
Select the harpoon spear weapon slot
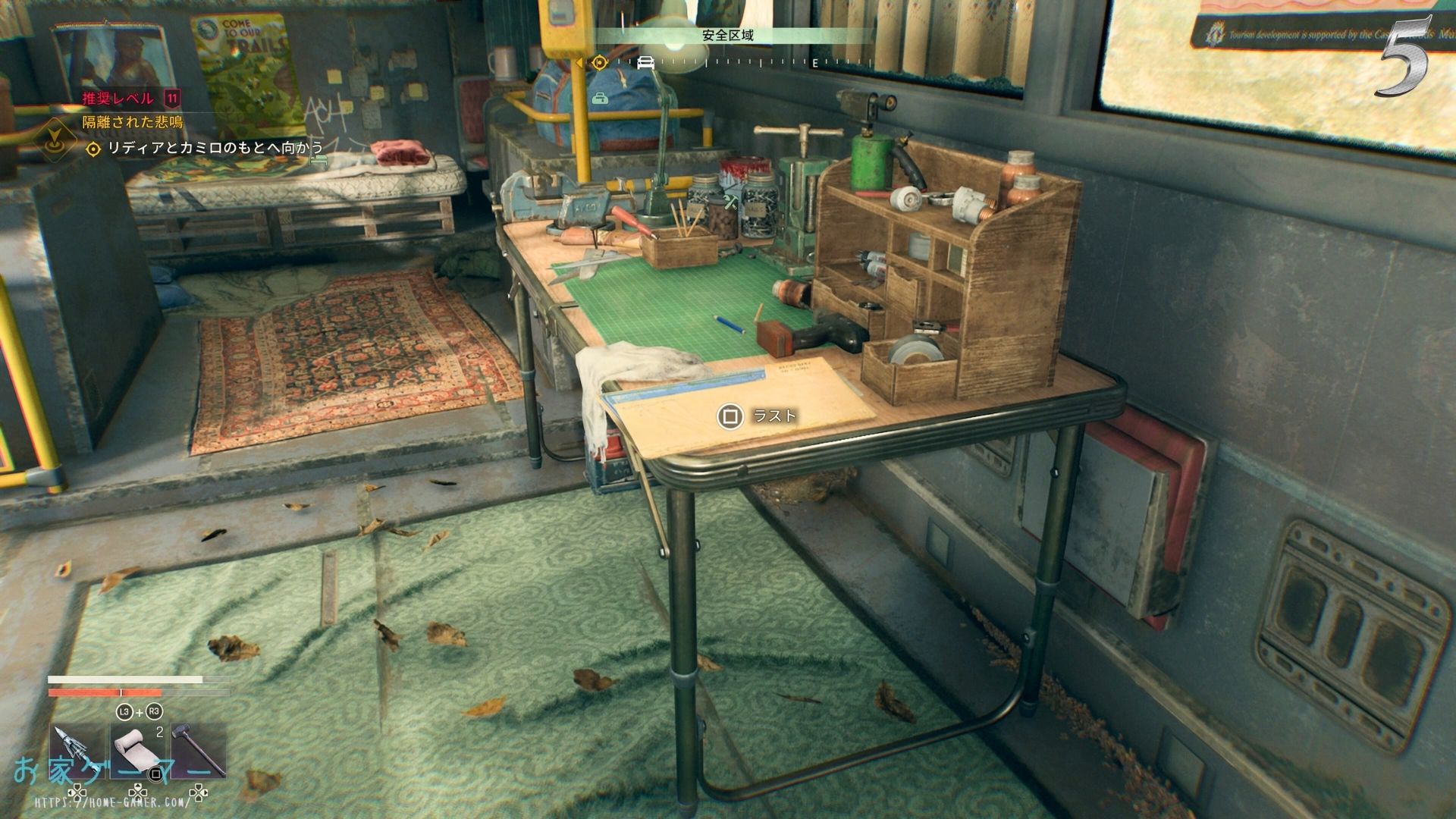click(77, 749)
